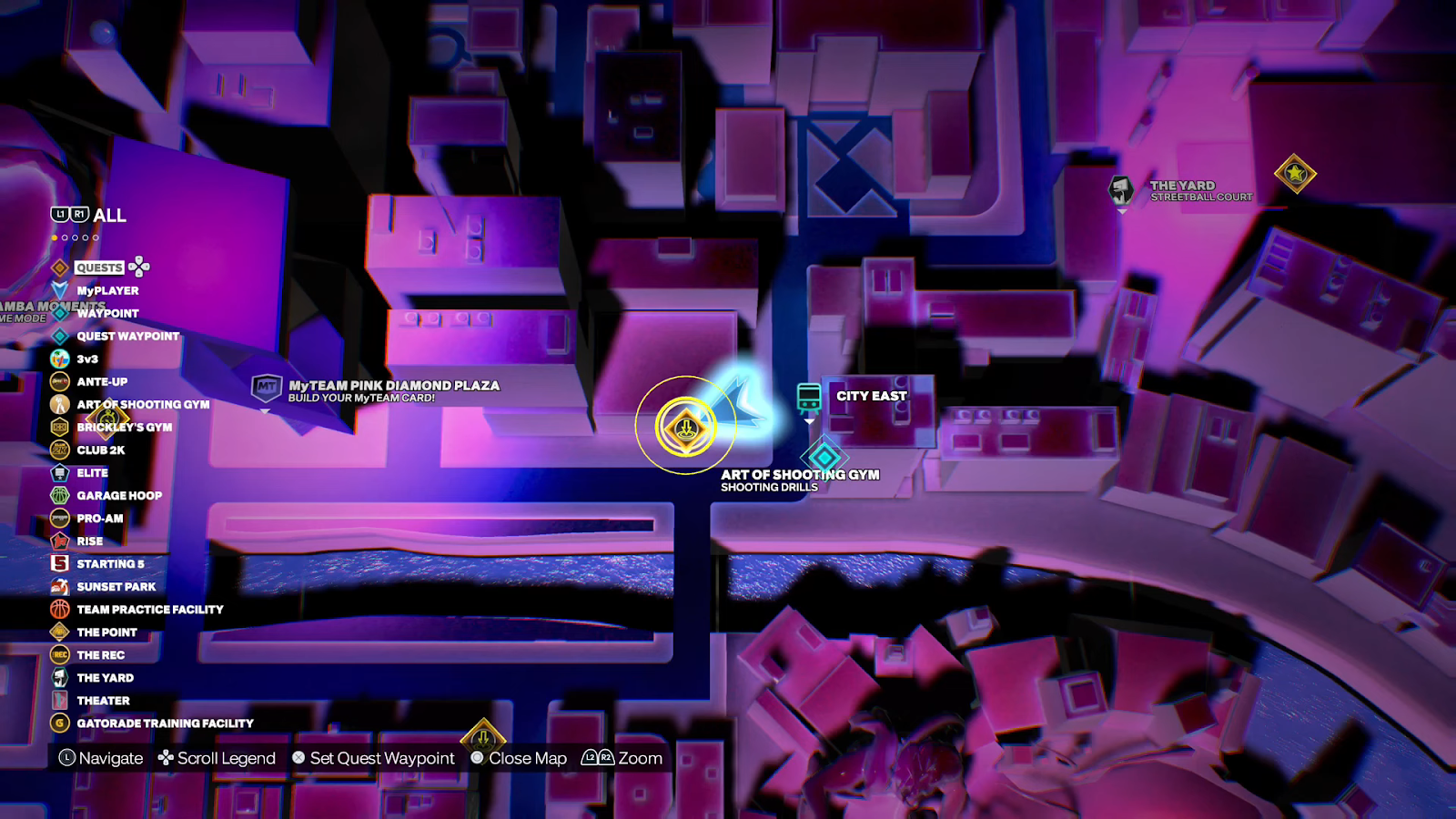This screenshot has width=1456, height=819.
Task: Select the Quests legend entry
Action: point(99,268)
